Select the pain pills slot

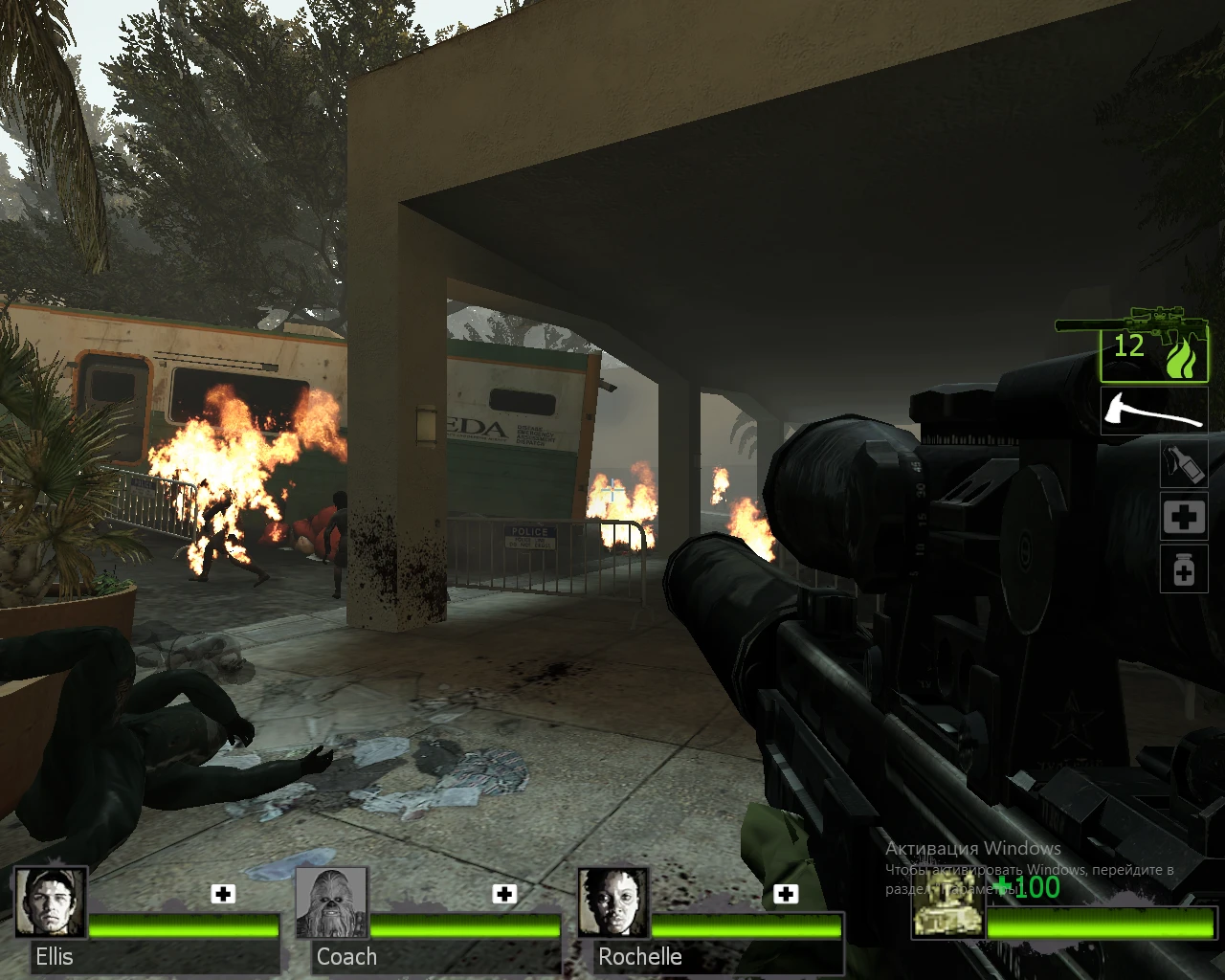pos(1184,569)
